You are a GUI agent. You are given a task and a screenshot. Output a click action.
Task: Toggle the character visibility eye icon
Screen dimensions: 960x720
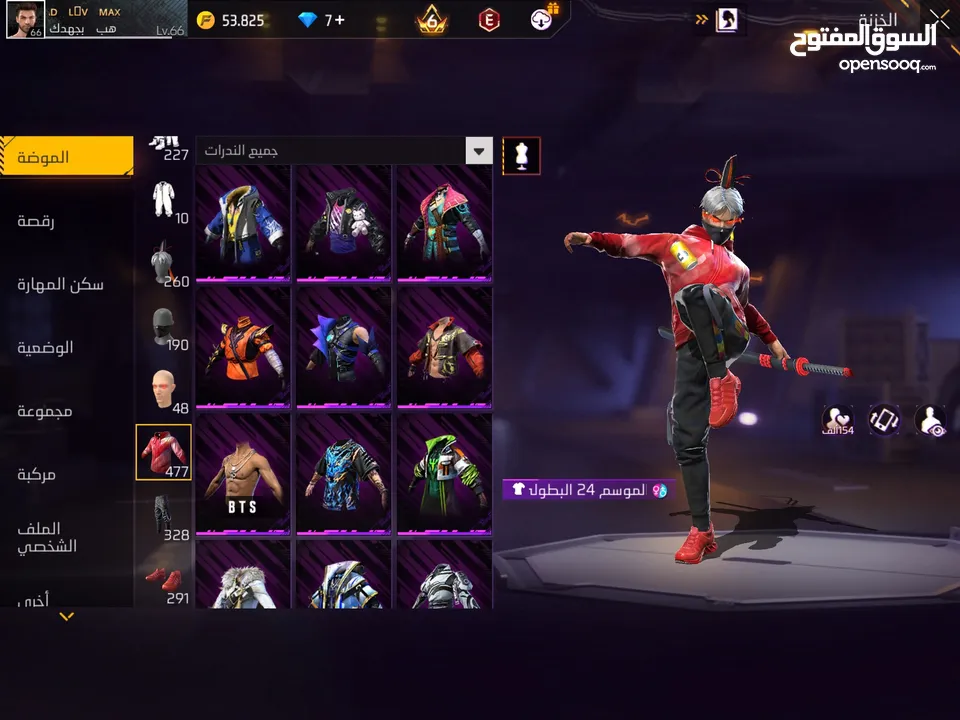point(930,420)
